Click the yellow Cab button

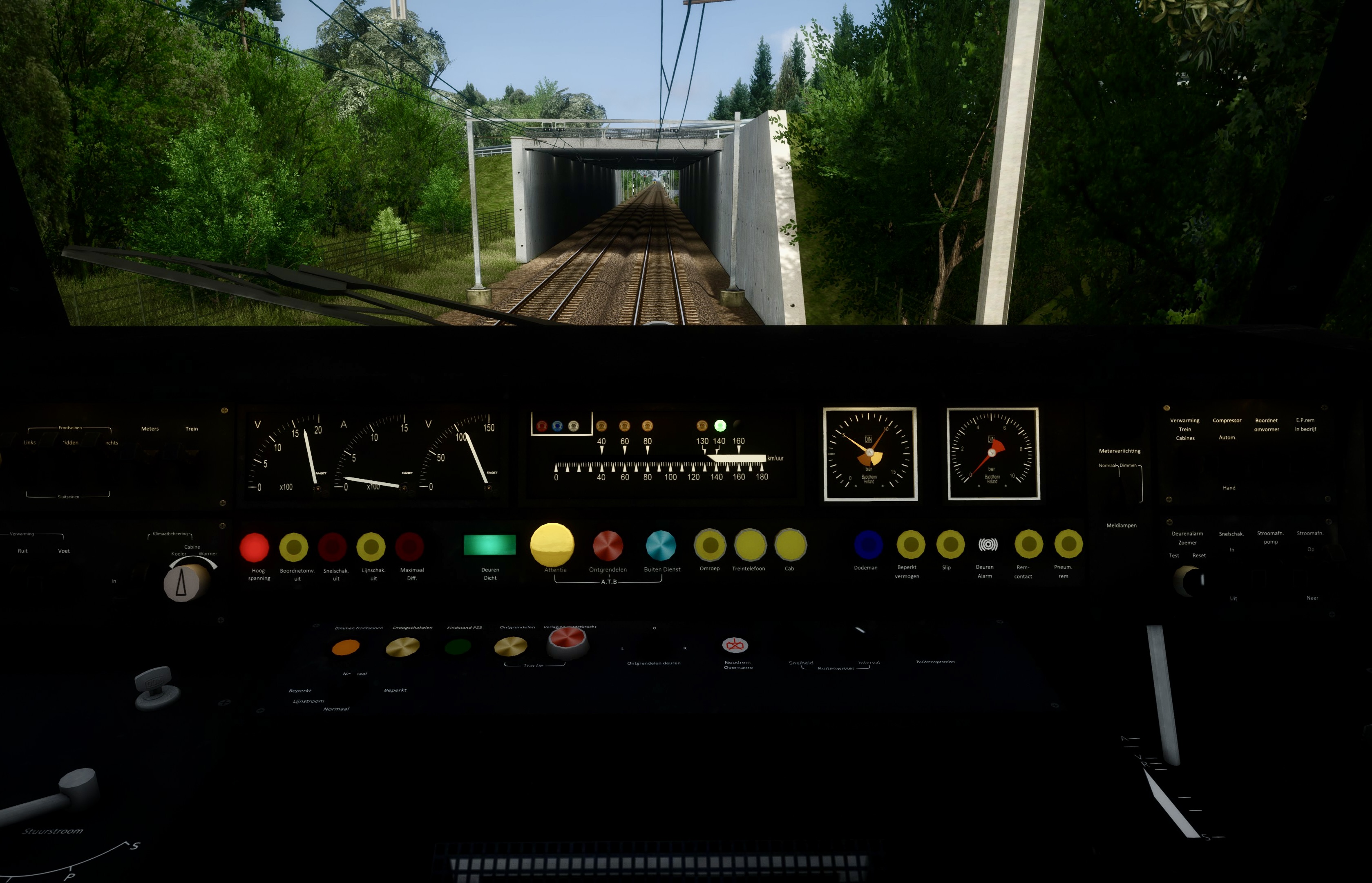(x=790, y=545)
